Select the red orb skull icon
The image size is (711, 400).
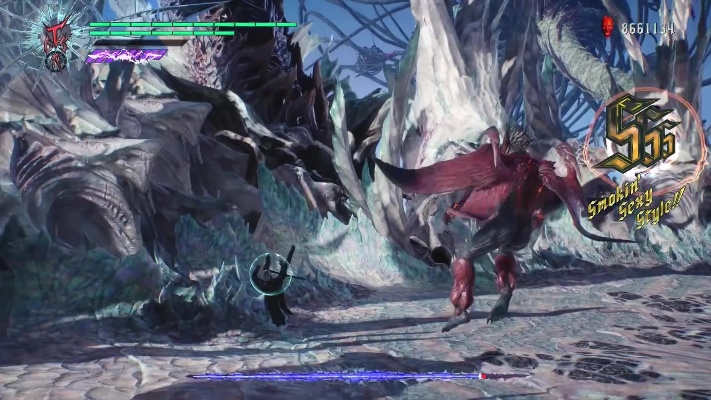tap(607, 28)
